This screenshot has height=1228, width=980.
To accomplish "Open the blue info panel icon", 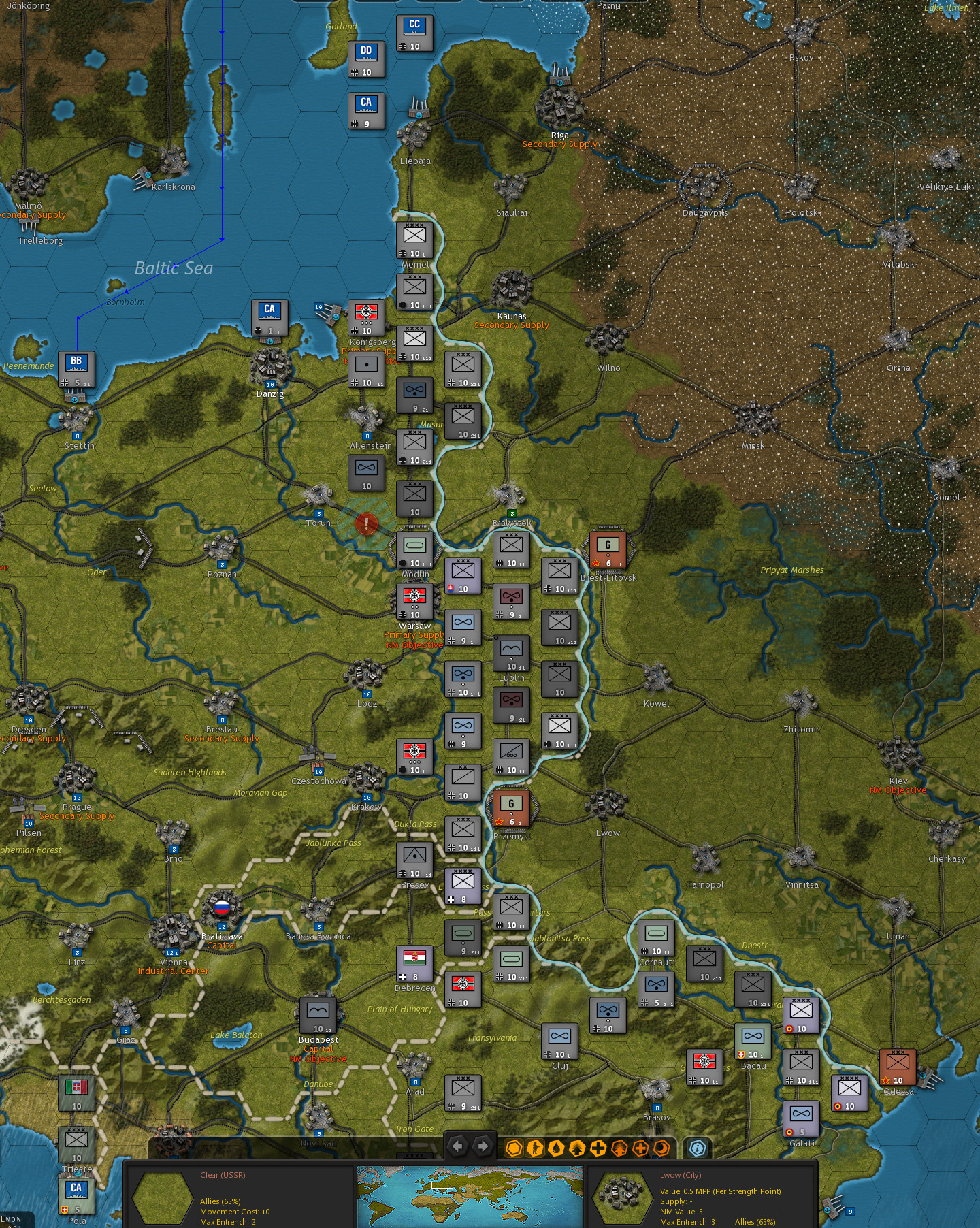I will tap(698, 1148).
